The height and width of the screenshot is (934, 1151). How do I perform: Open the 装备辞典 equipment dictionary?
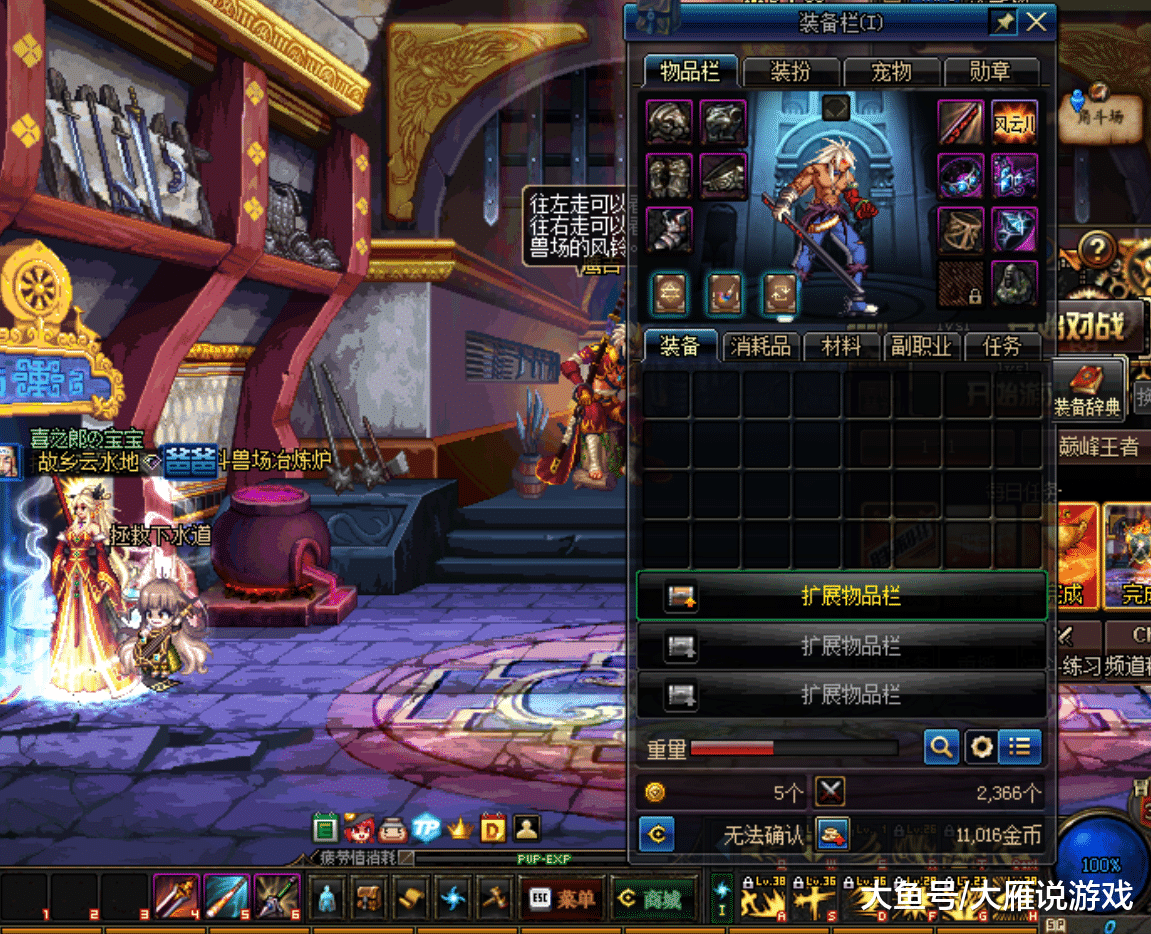[x=1087, y=391]
